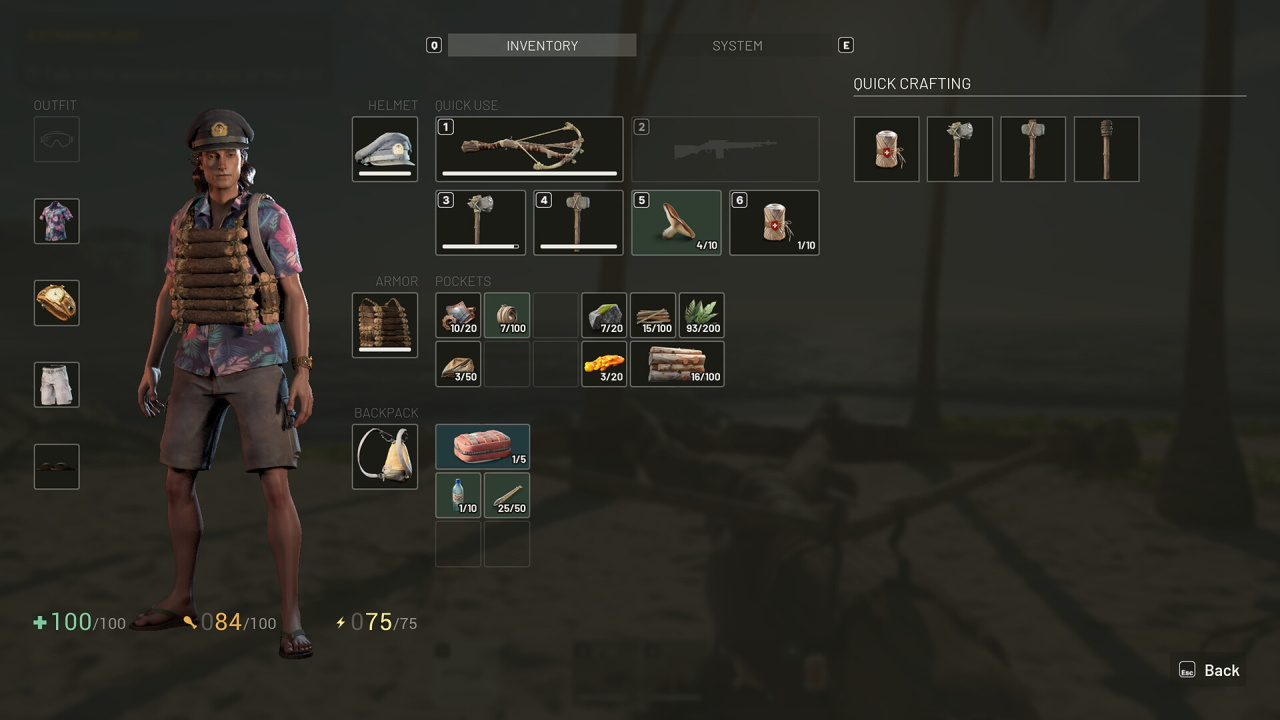
Task: Open the Inventory tab
Action: tap(542, 46)
